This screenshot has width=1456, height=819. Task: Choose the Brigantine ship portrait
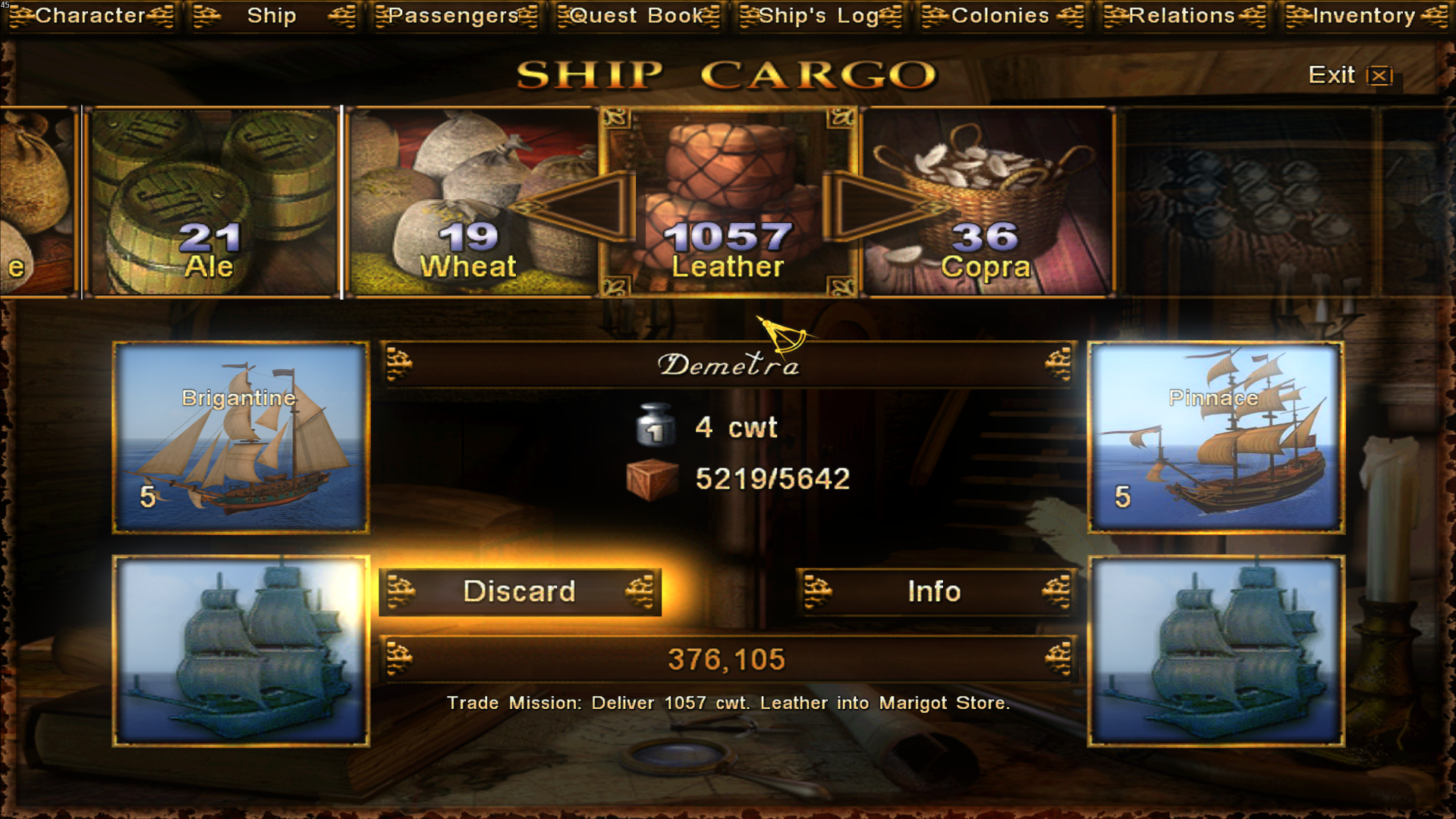click(241, 437)
